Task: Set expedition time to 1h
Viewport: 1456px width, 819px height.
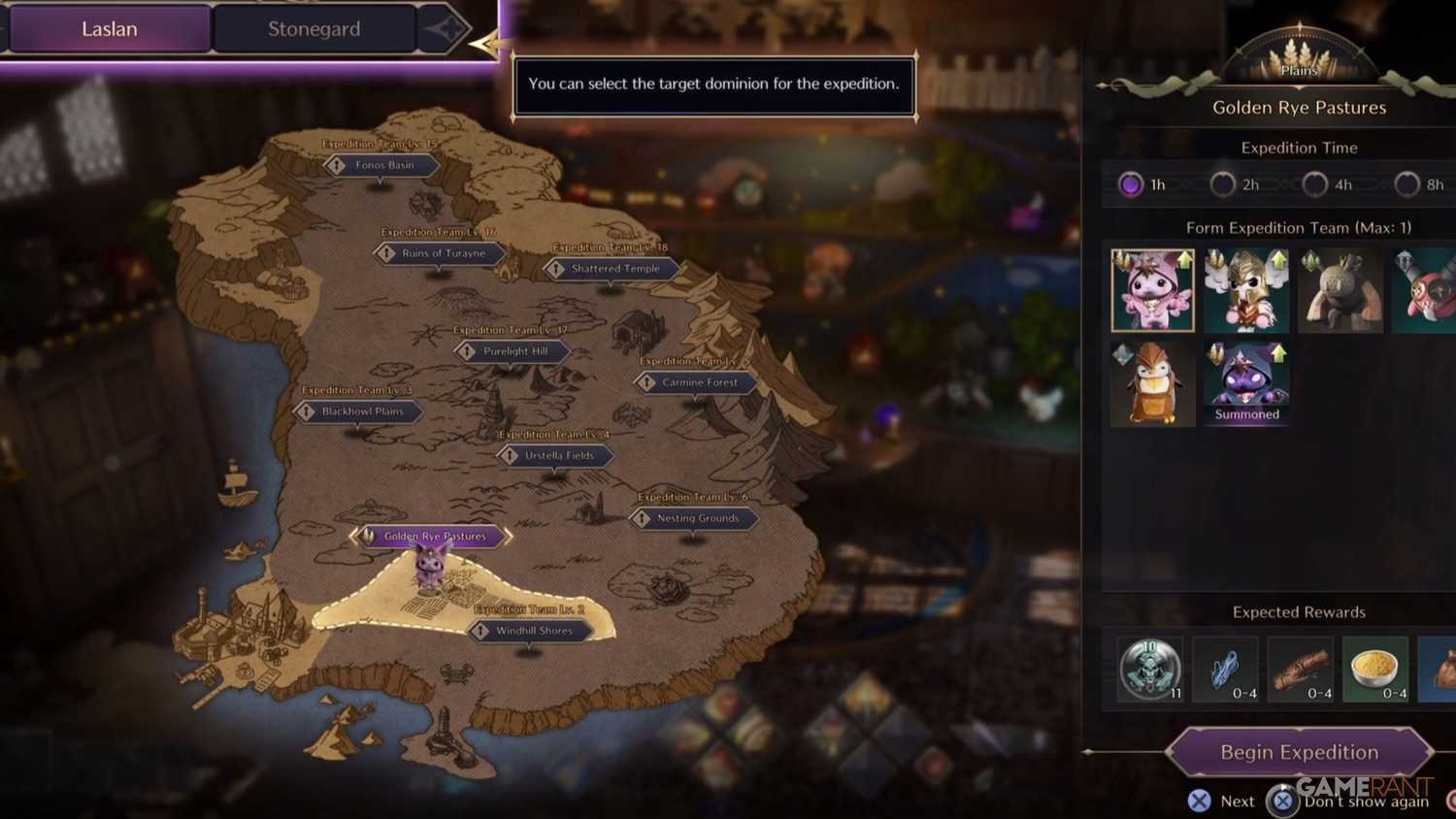Action: click(x=1131, y=184)
